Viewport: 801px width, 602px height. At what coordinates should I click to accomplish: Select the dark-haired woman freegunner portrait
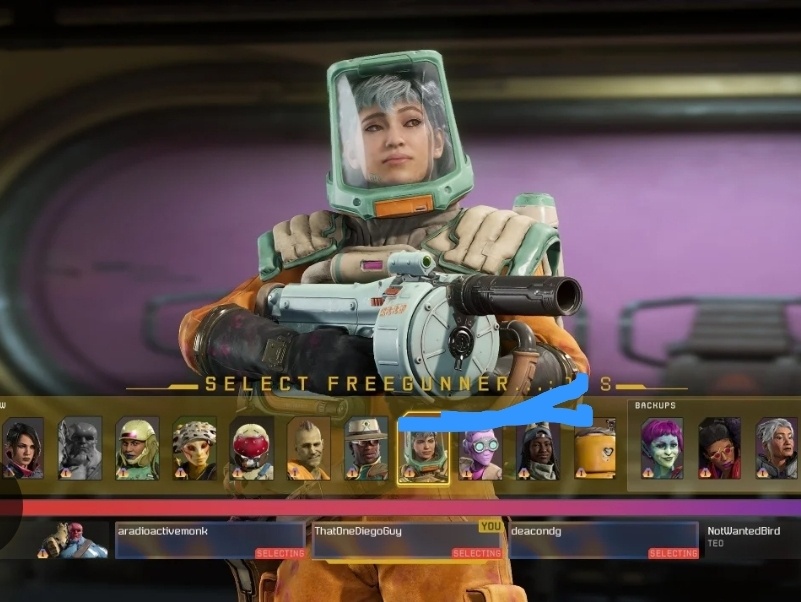(22, 448)
